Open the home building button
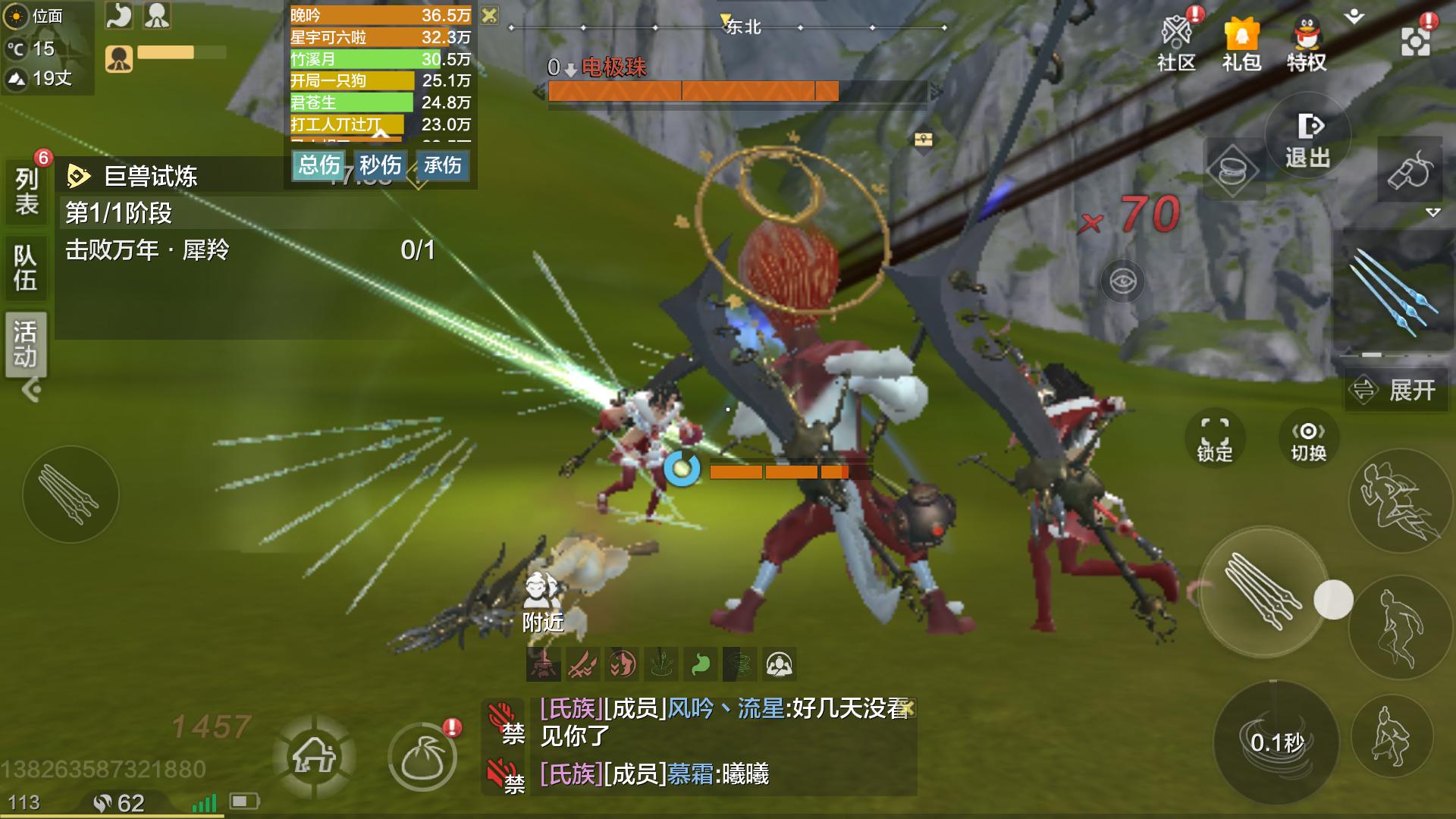Viewport: 1456px width, 819px height. (314, 755)
